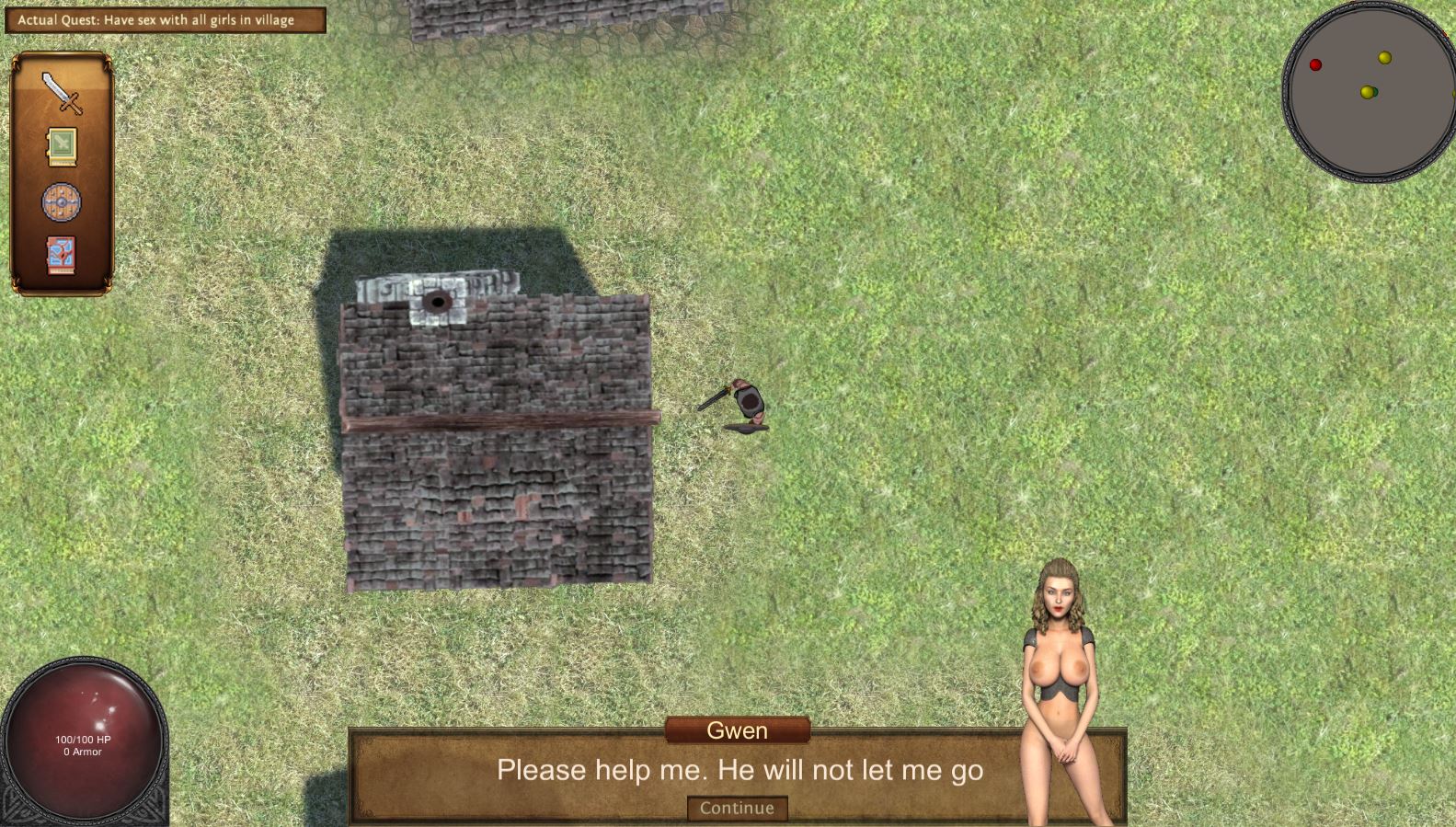Click the circular minimap
The height and width of the screenshot is (827, 1456).
1368,90
